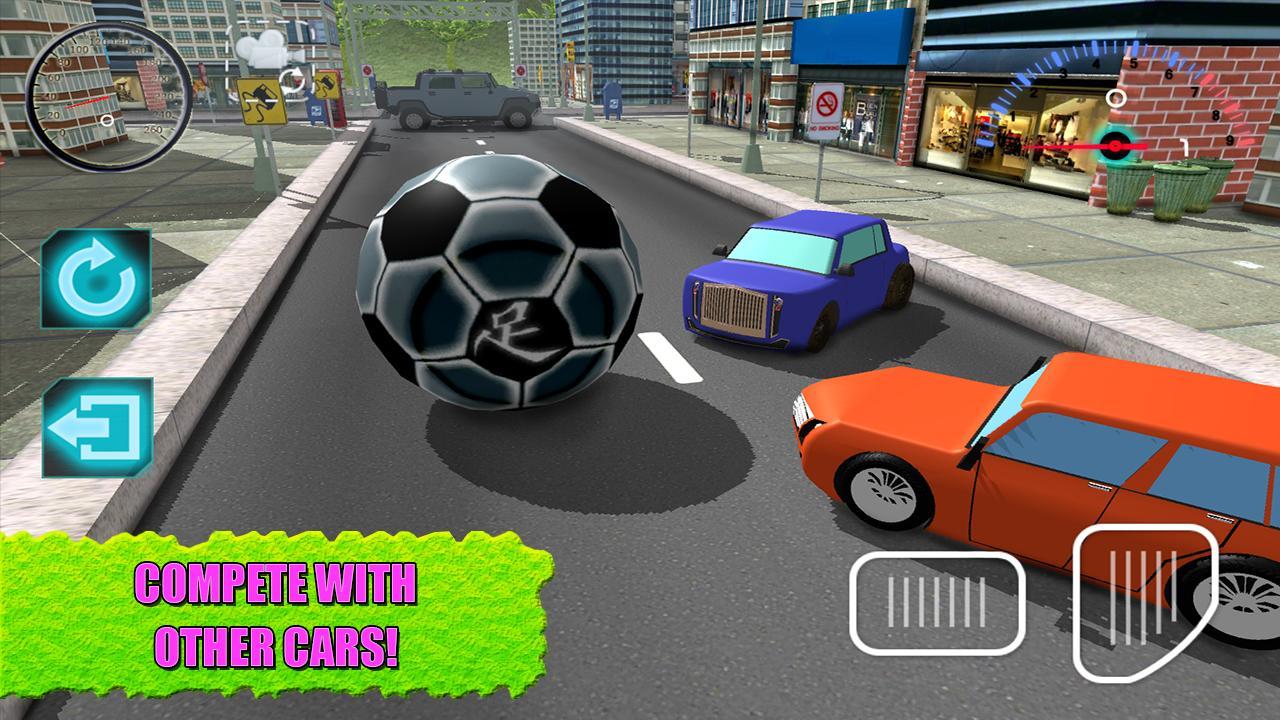Image resolution: width=1280 pixels, height=720 pixels.
Task: Tap the exit arrow icon
Action: [95, 426]
